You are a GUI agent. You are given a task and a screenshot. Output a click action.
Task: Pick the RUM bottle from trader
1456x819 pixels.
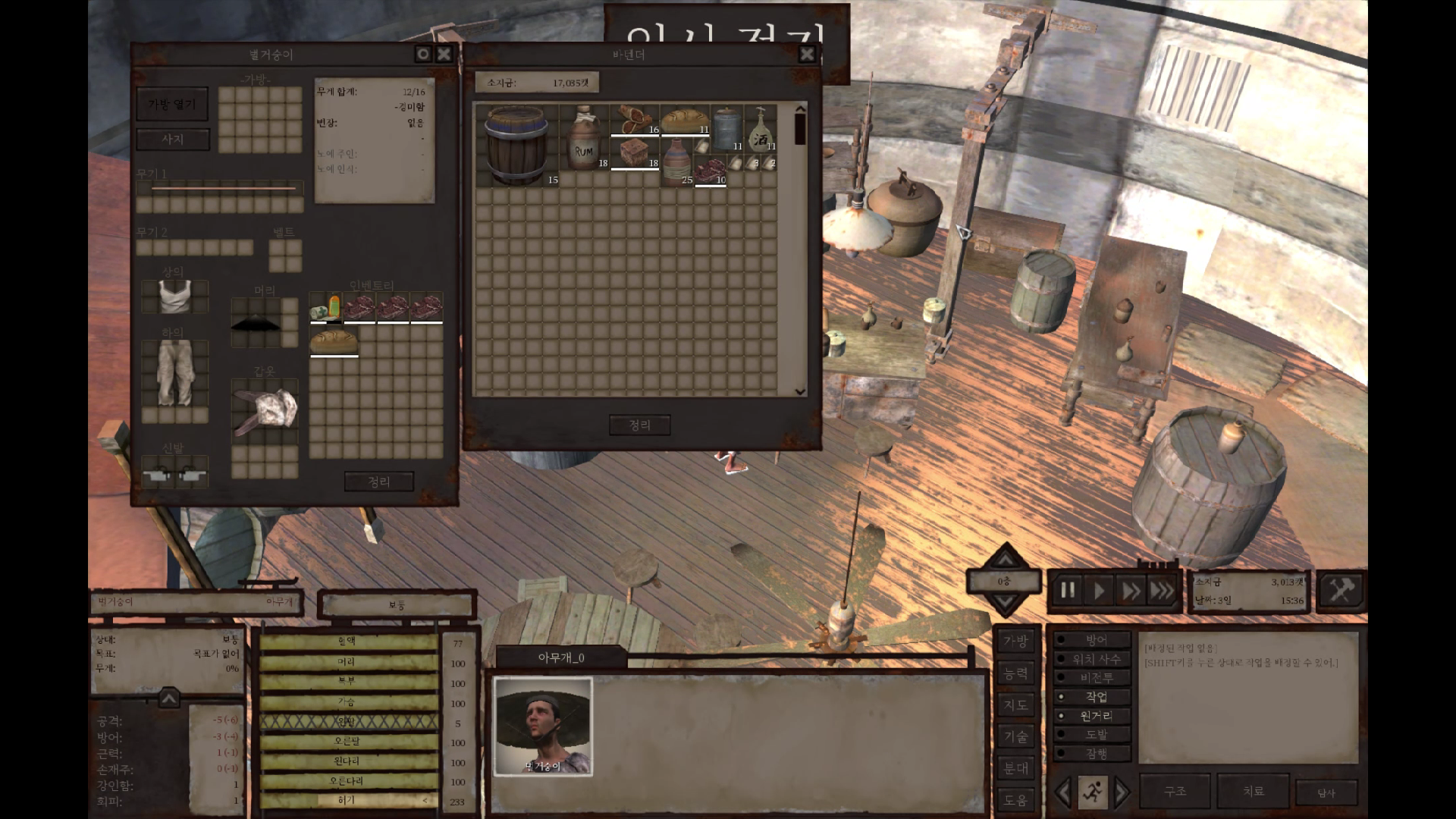[x=583, y=137]
